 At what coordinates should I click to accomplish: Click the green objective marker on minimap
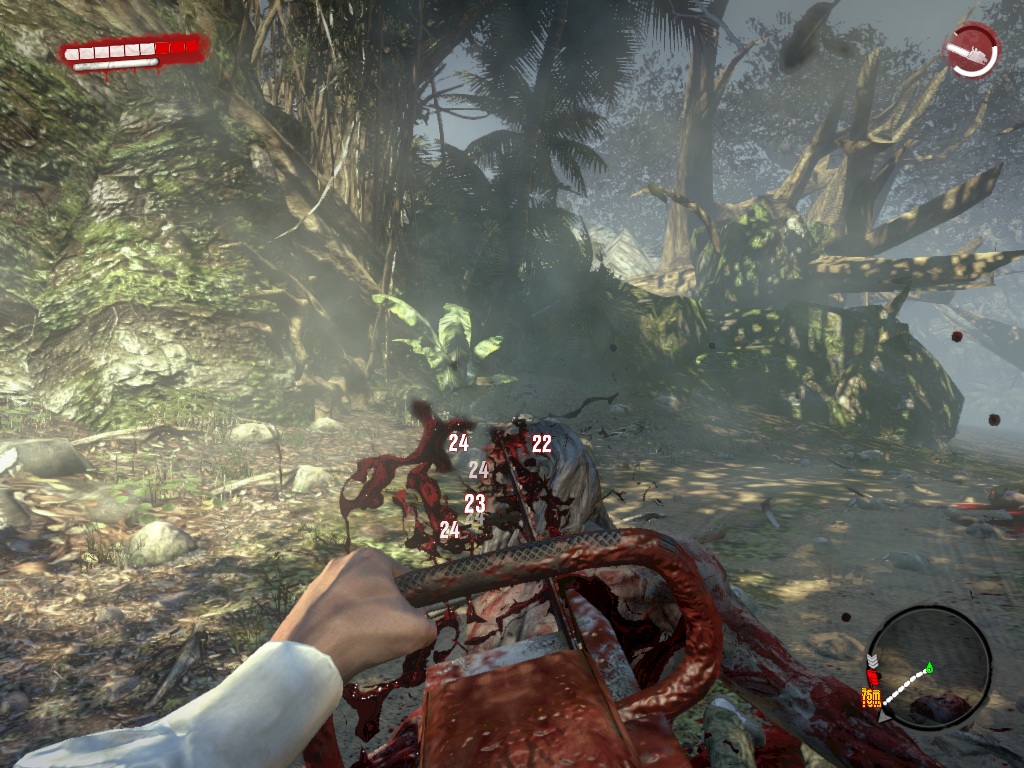click(929, 667)
